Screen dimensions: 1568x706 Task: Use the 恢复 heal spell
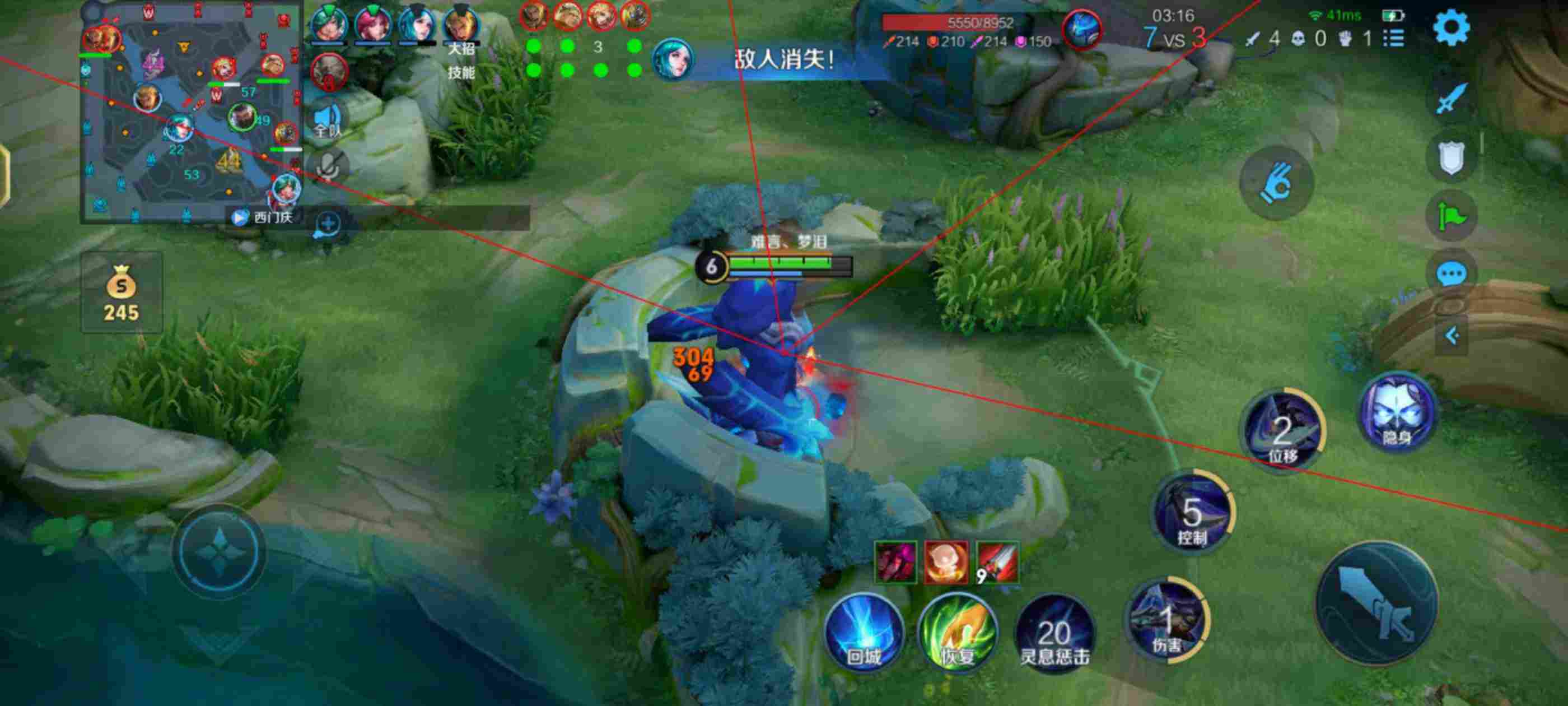pos(958,633)
